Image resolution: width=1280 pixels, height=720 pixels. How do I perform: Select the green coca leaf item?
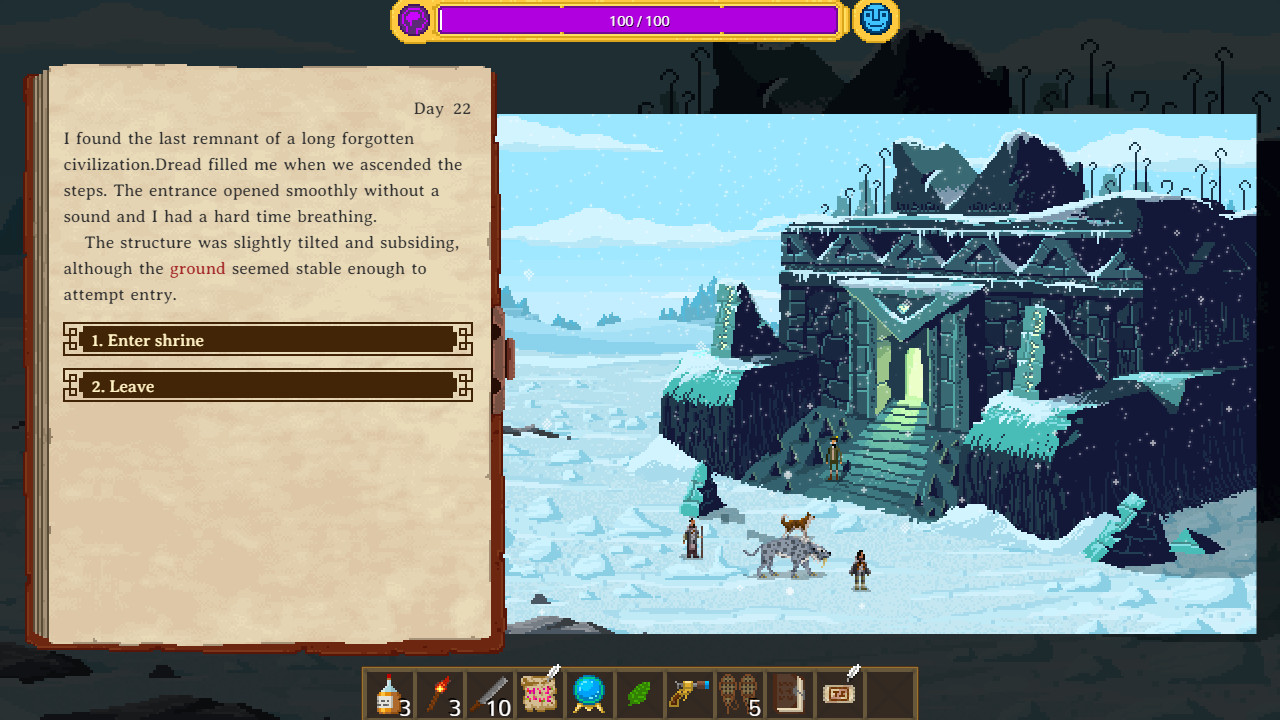tap(639, 694)
